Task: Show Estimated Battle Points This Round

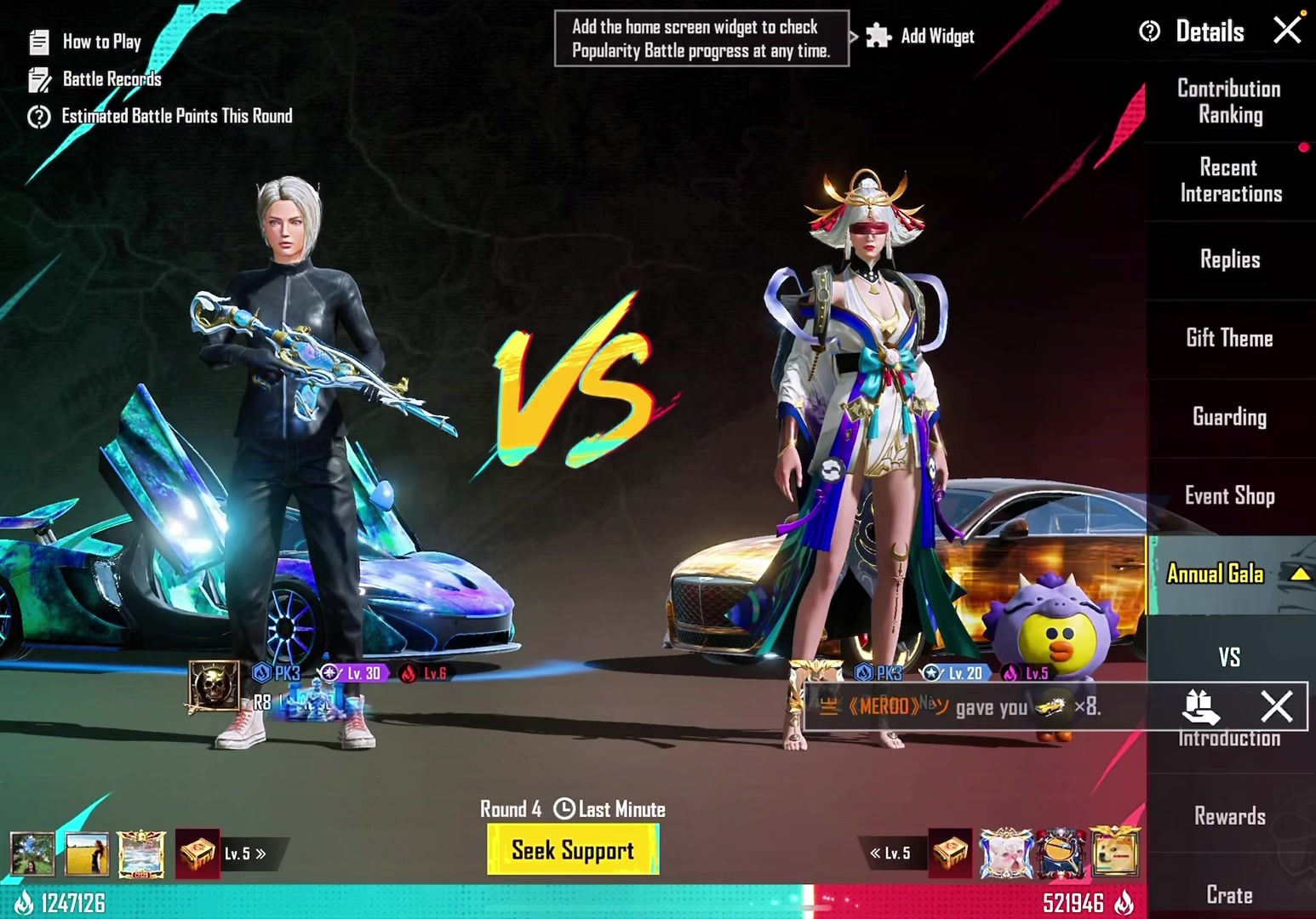Action: click(161, 117)
